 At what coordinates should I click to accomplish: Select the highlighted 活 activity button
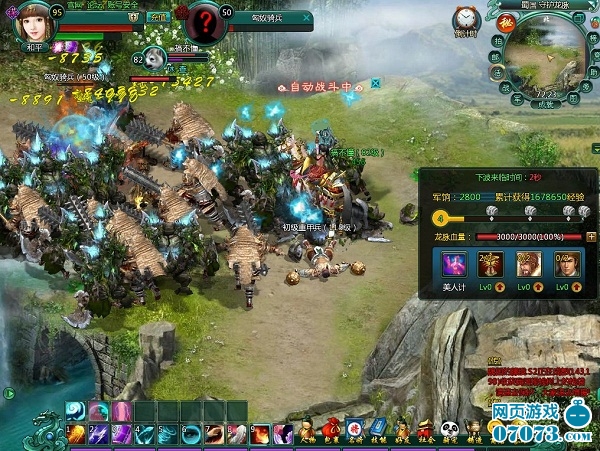coord(495,70)
